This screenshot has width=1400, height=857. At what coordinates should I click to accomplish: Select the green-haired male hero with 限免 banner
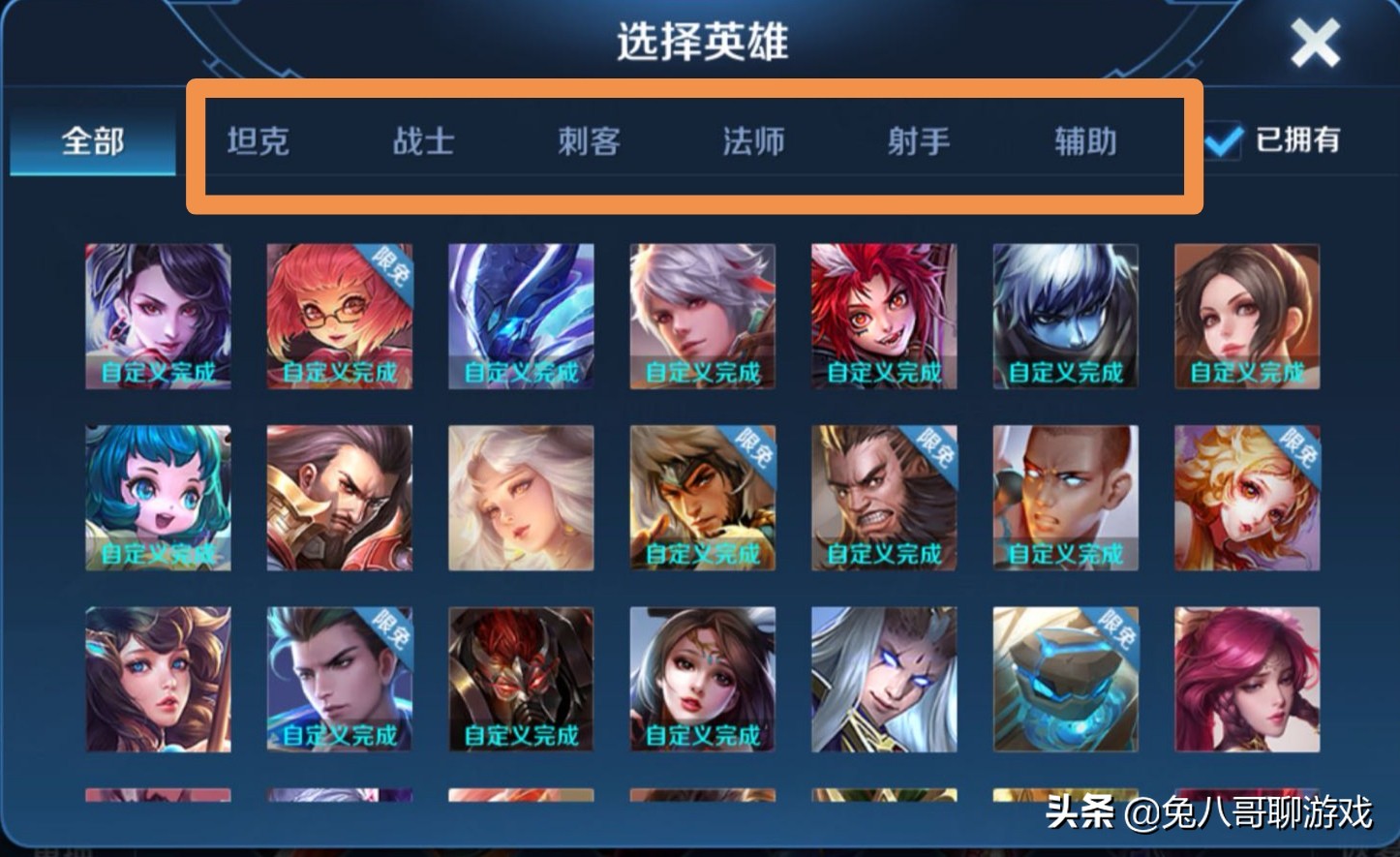(x=340, y=680)
